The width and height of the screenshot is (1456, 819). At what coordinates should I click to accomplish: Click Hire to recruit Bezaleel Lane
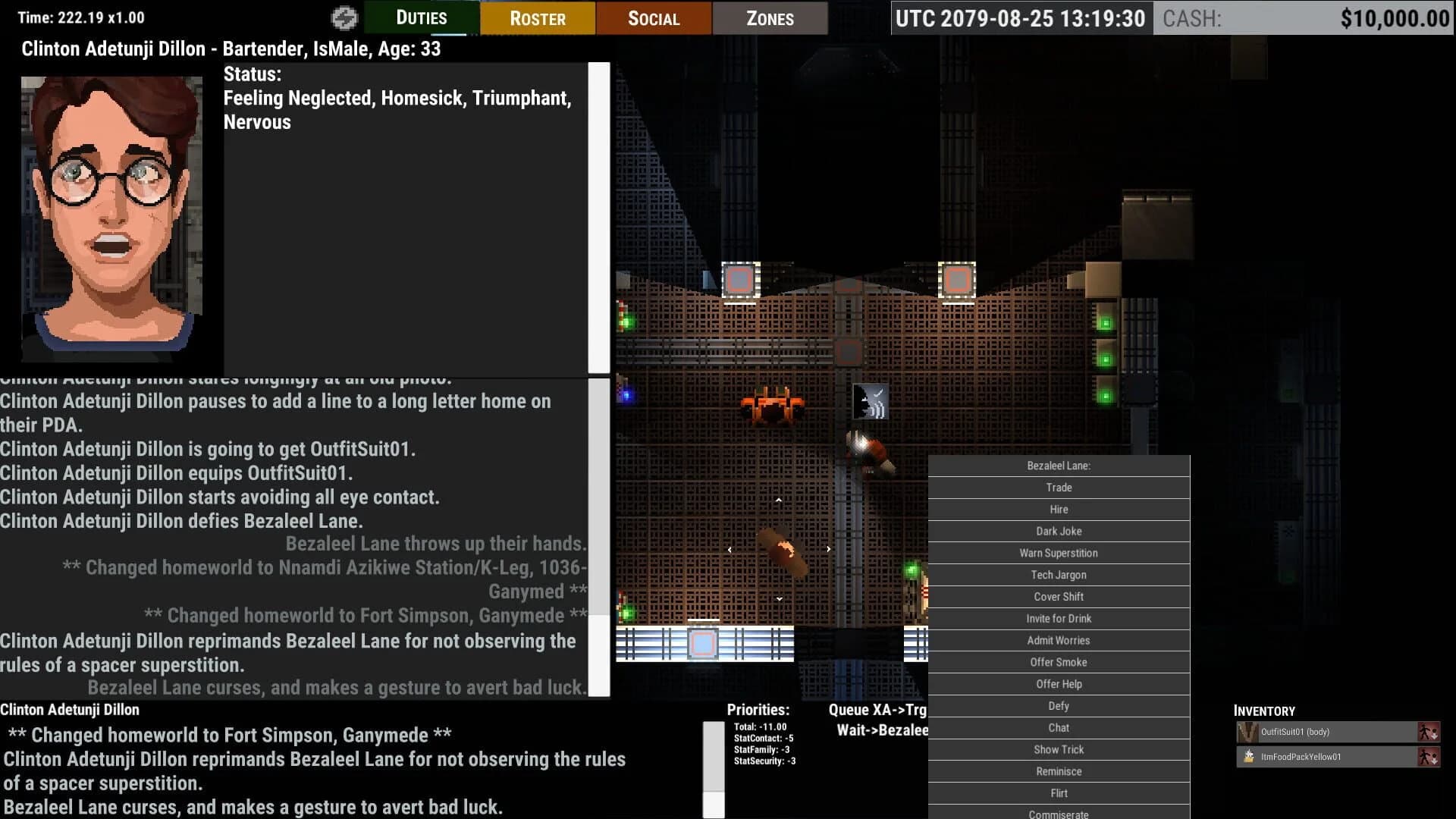pyautogui.click(x=1058, y=509)
